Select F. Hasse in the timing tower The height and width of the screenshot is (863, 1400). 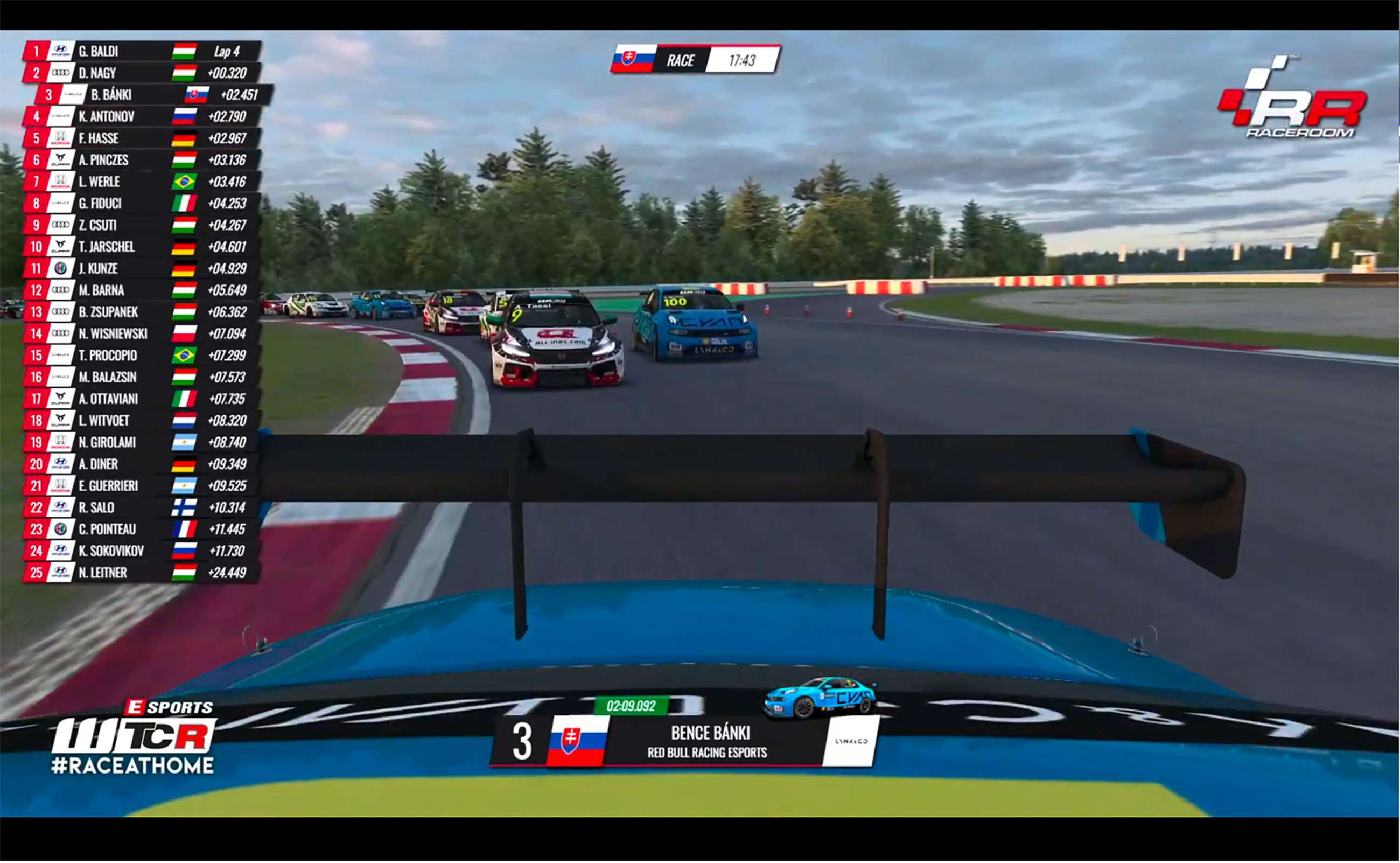tap(141, 138)
